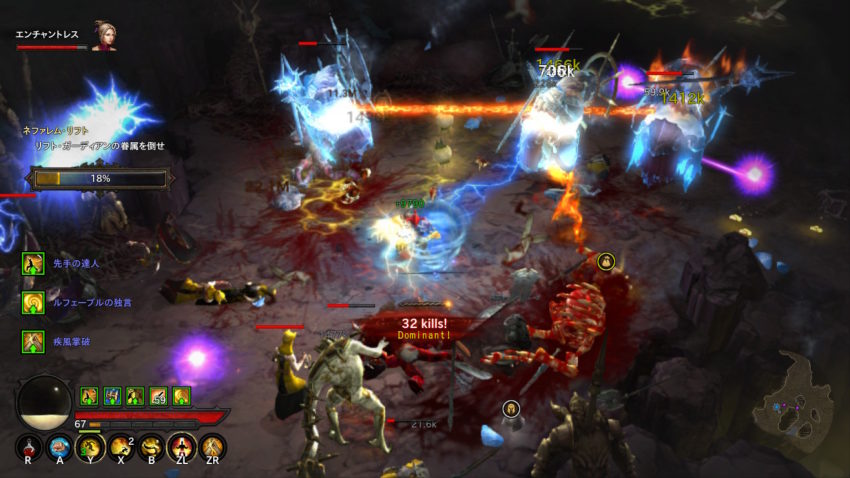Image resolution: width=850 pixels, height=478 pixels.
Task: Activate the yellow dashing figure skill
Action: tap(91, 447)
